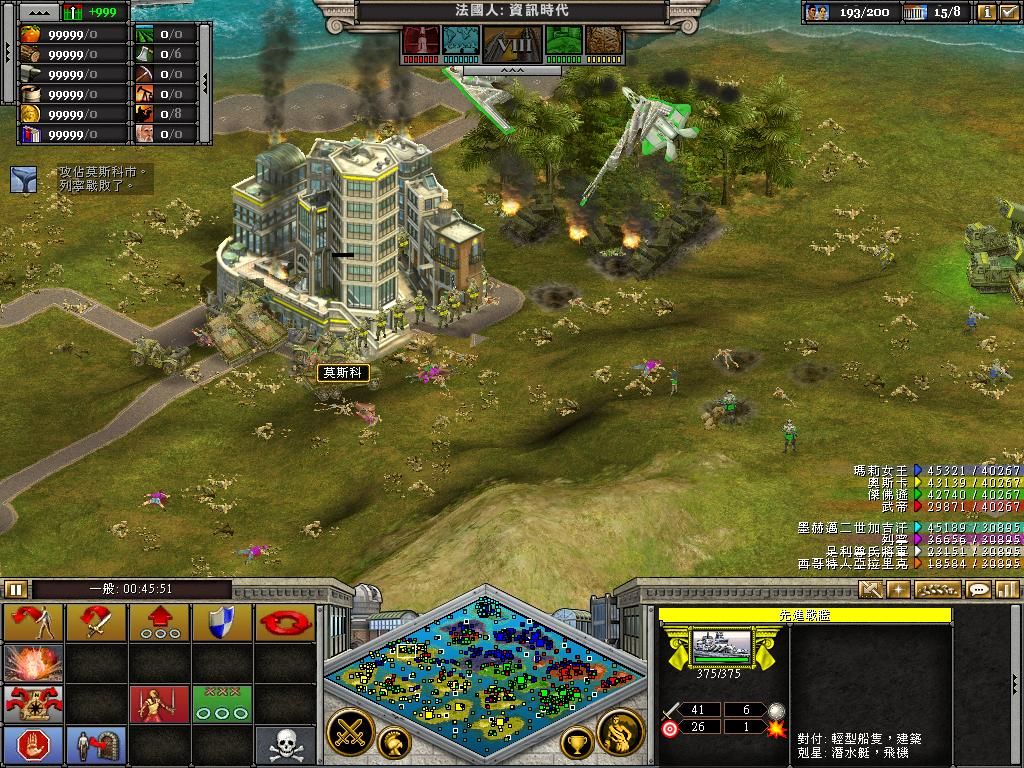Activate the red stop-hand command
The image size is (1024, 768).
pyautogui.click(x=34, y=745)
